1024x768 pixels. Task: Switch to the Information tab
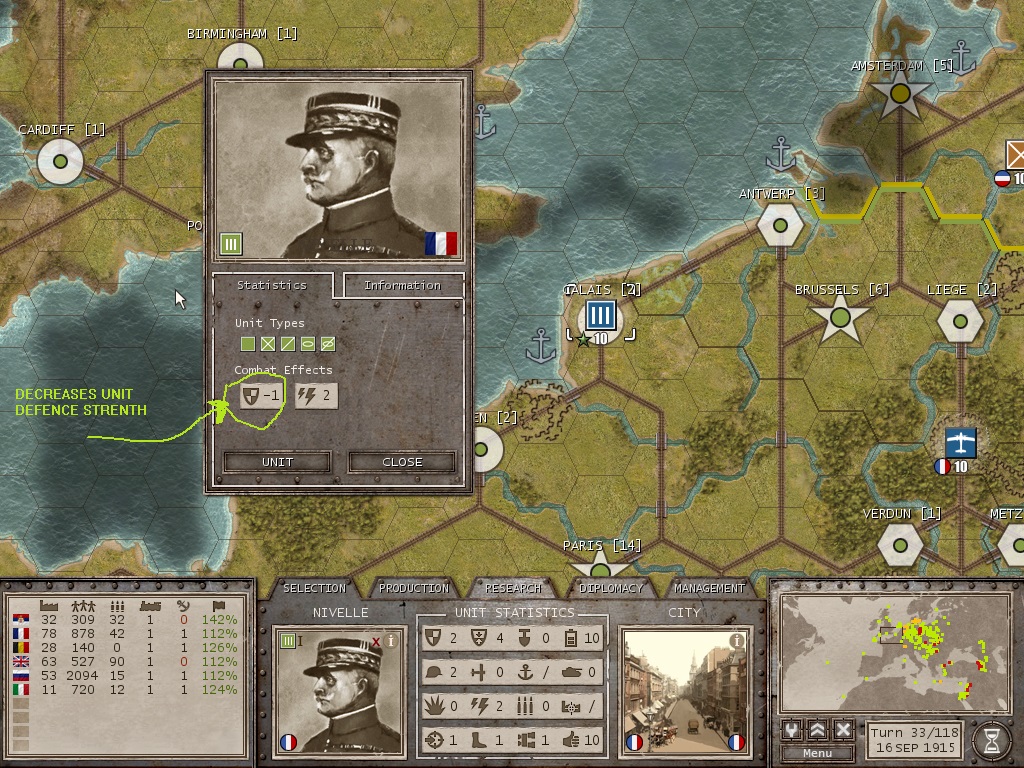(402, 285)
